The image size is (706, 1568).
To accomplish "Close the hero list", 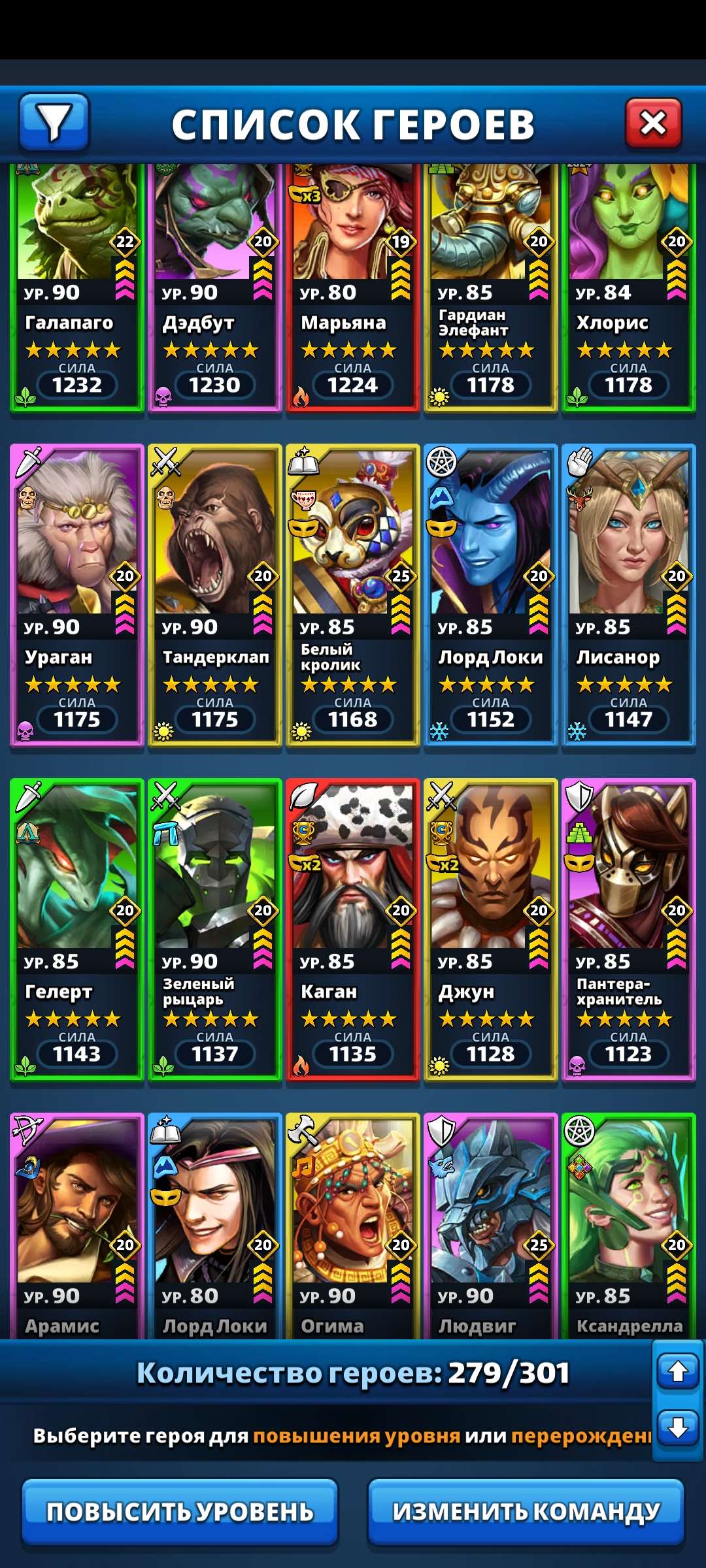I will (653, 122).
